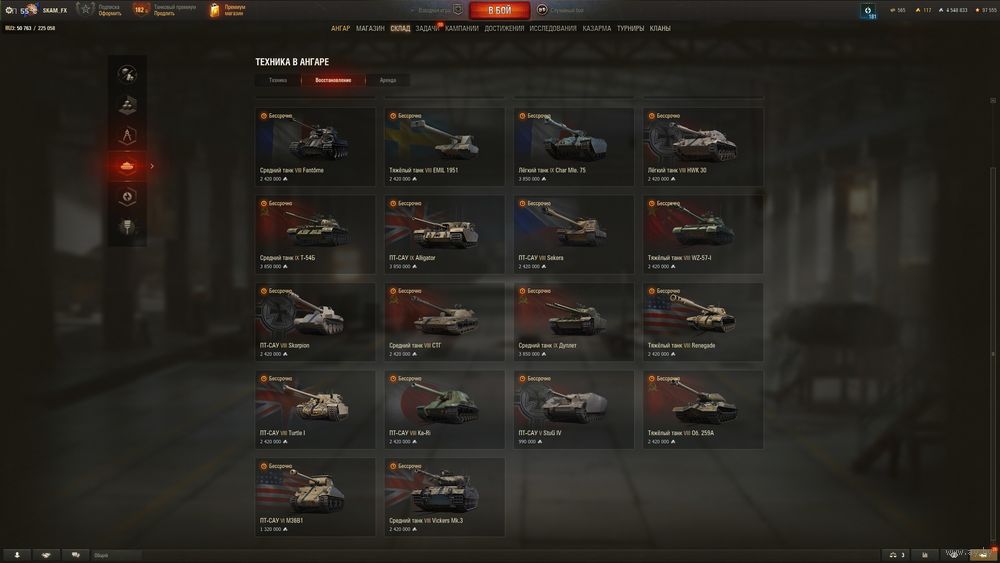Start battle with the red В БОЙ button

(499, 10)
